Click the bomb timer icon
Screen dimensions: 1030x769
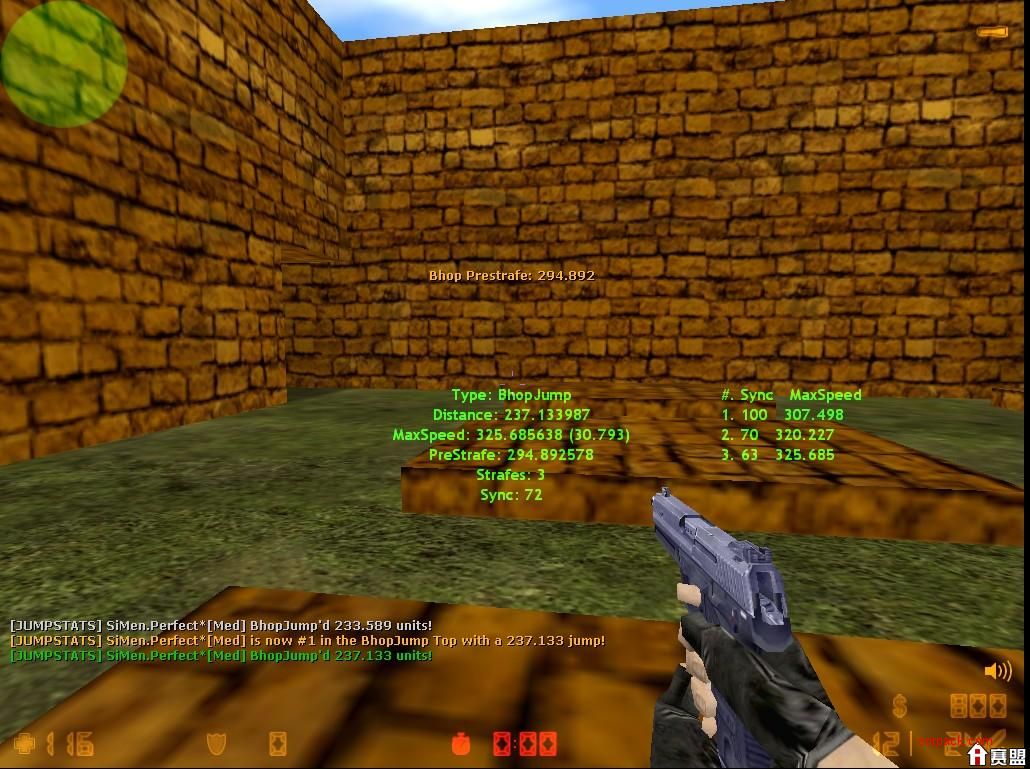click(461, 744)
